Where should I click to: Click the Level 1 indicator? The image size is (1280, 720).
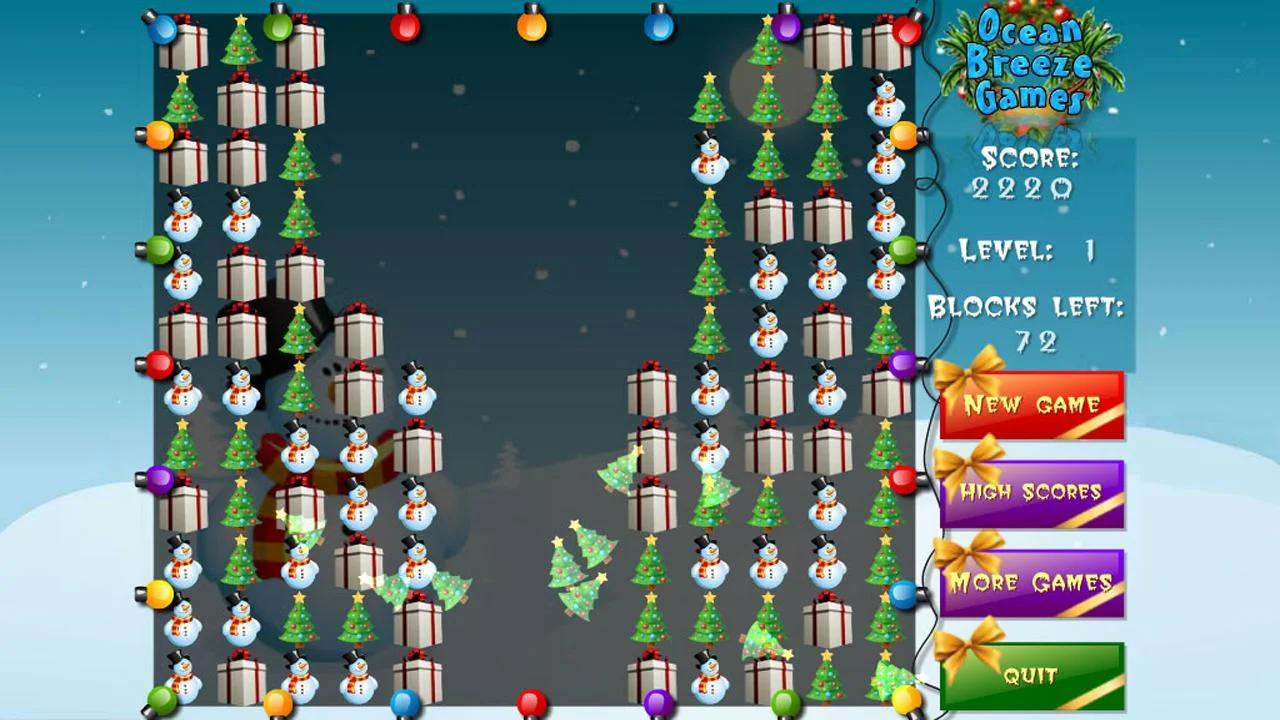point(1023,252)
